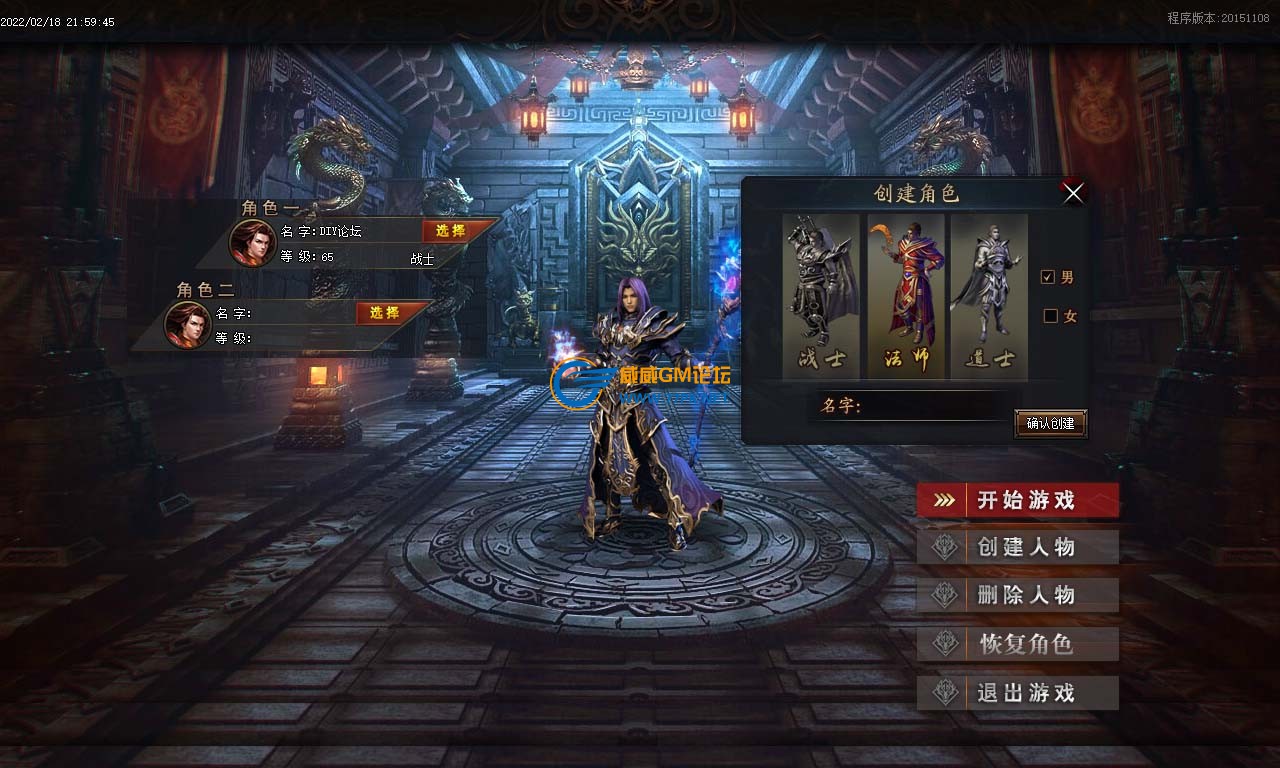Select the 角色一 character avatar portrait
The image size is (1280, 768).
coord(251,242)
